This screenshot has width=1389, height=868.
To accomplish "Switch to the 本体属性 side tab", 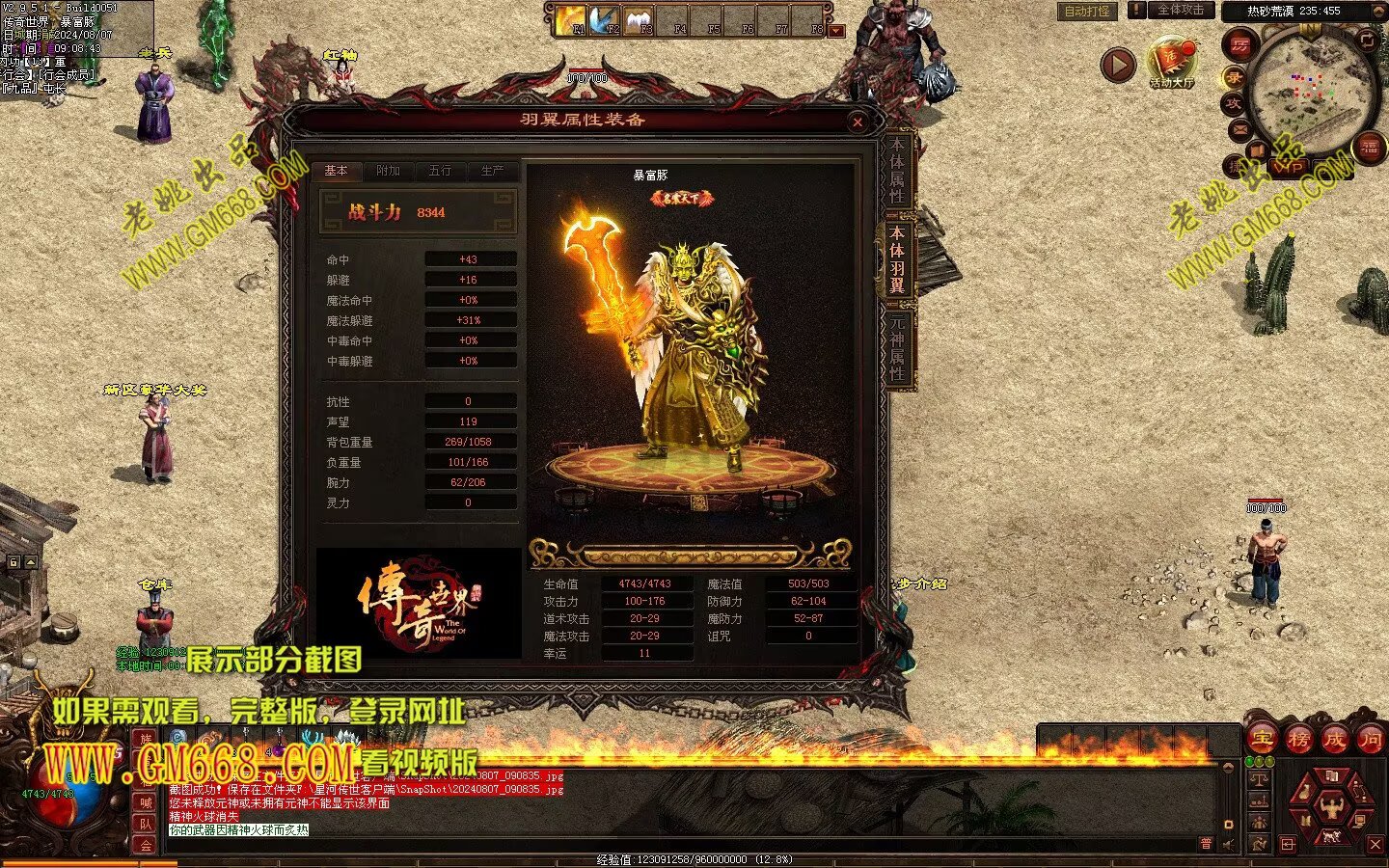I will click(x=897, y=171).
